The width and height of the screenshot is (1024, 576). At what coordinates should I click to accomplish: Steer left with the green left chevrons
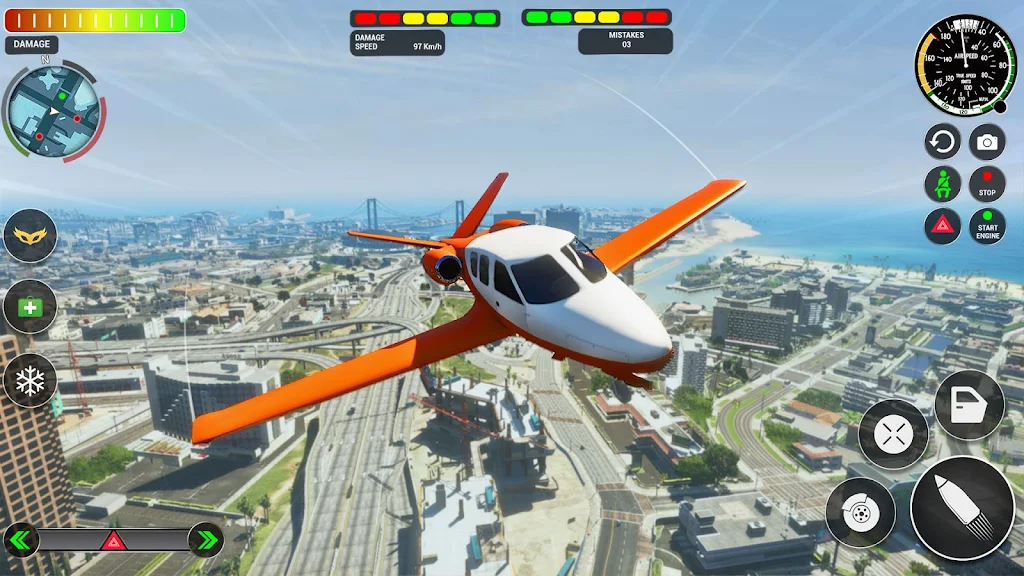pyautogui.click(x=21, y=541)
